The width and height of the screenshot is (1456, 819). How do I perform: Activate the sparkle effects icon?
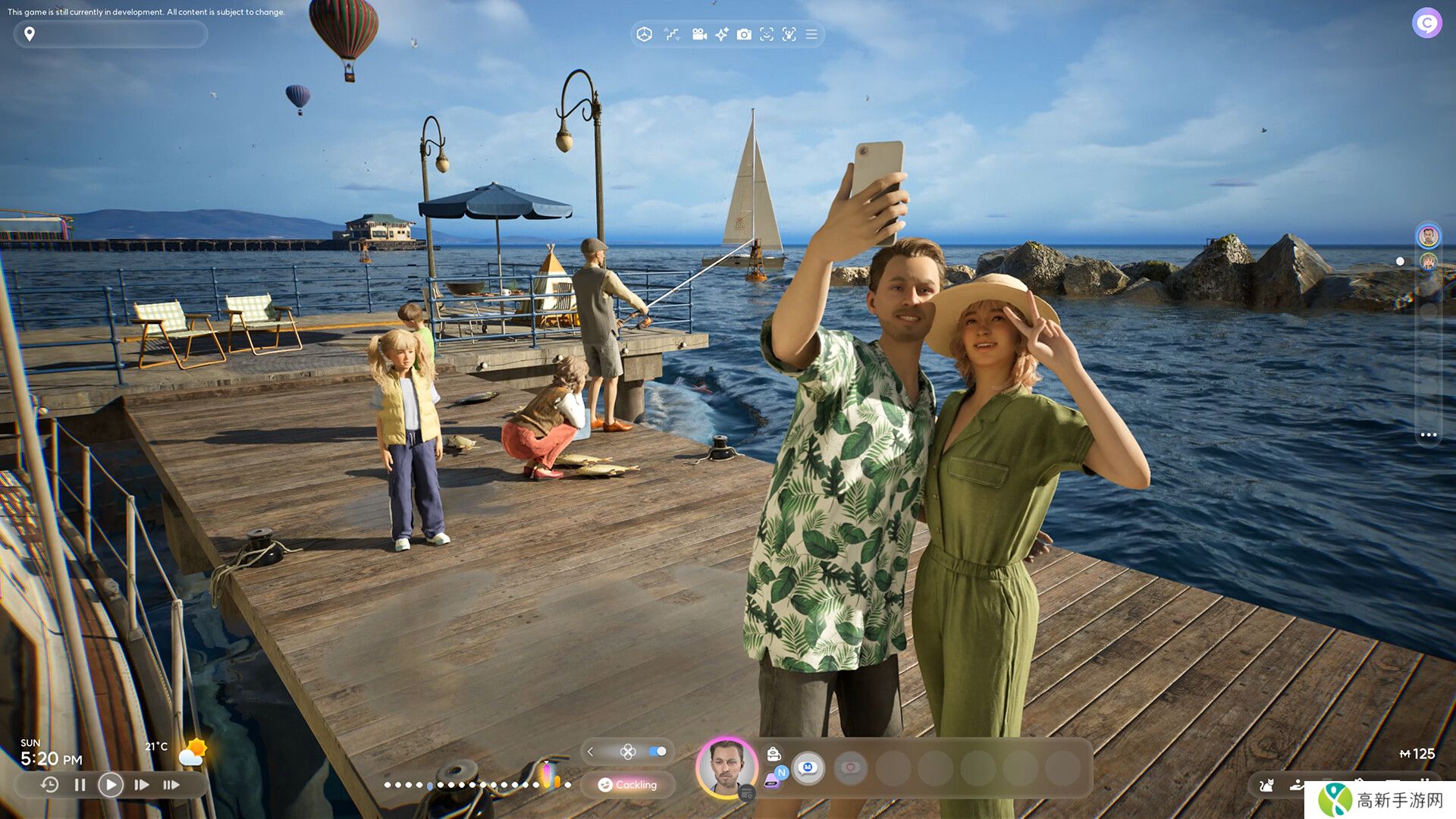pyautogui.click(x=722, y=34)
